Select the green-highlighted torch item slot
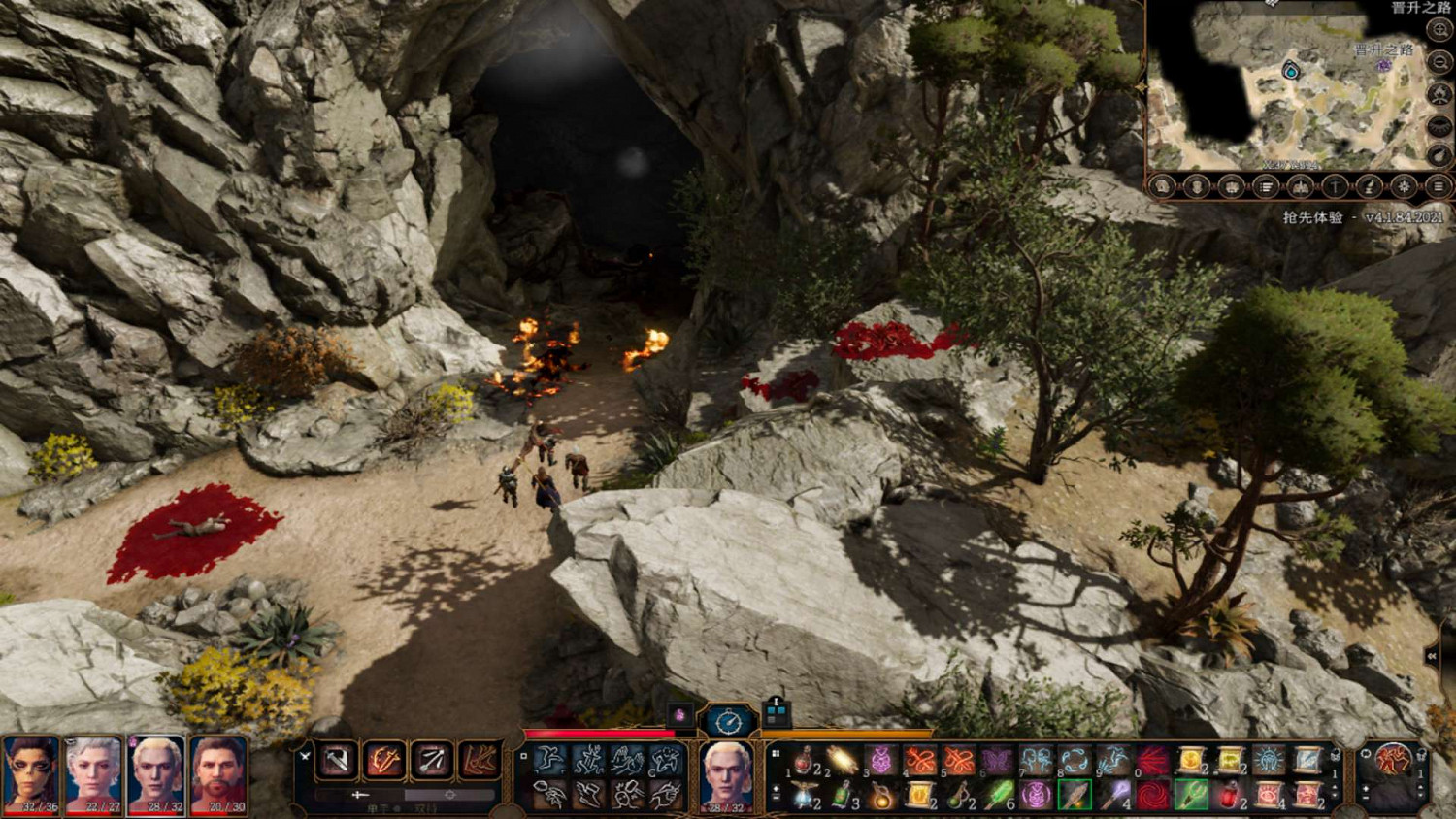 [x=1075, y=796]
